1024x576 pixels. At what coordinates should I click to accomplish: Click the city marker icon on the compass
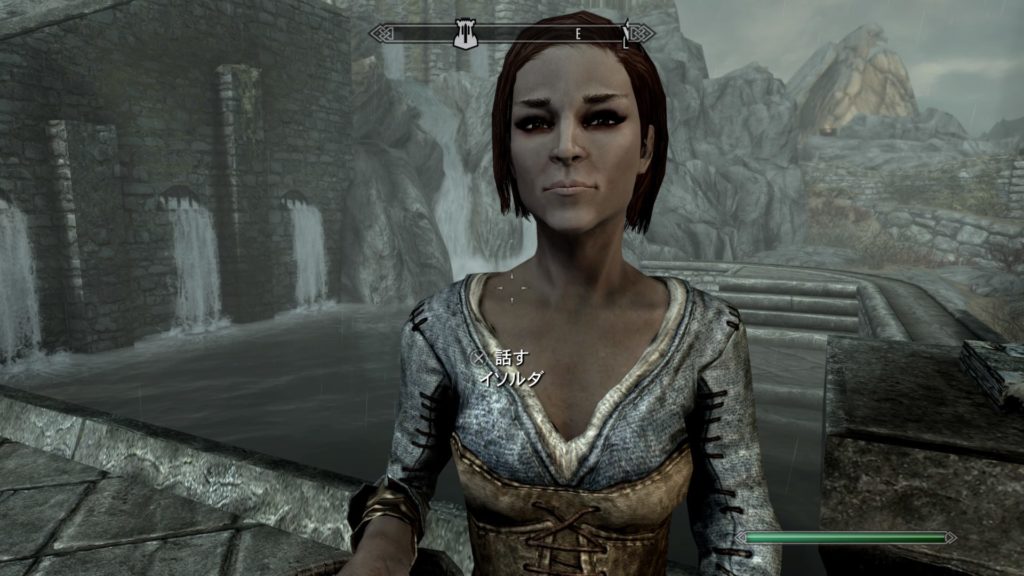click(463, 35)
